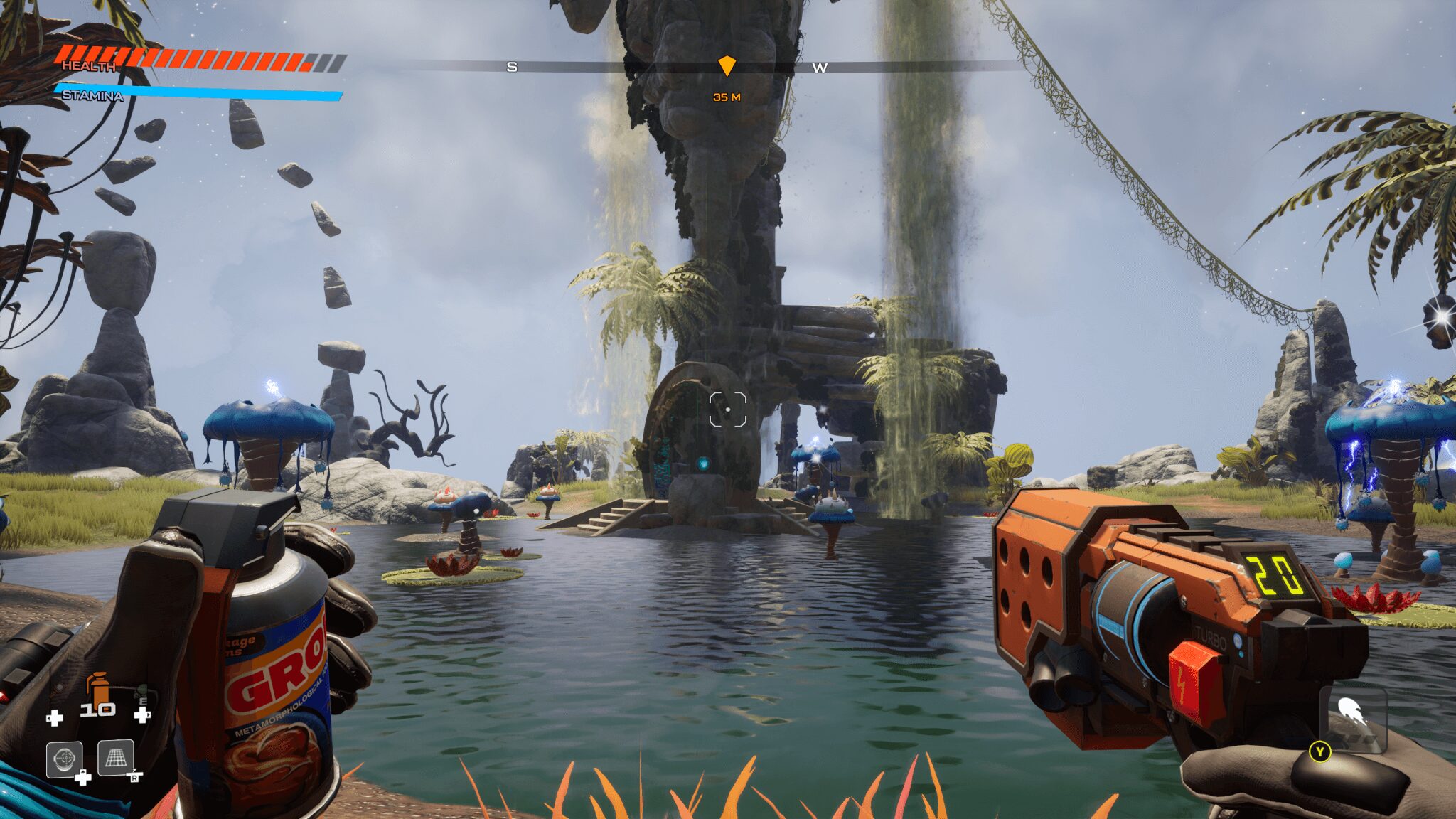Toggle the right d-pad prompt beside E
Viewport: 1456px width, 819px height.
[x=143, y=716]
